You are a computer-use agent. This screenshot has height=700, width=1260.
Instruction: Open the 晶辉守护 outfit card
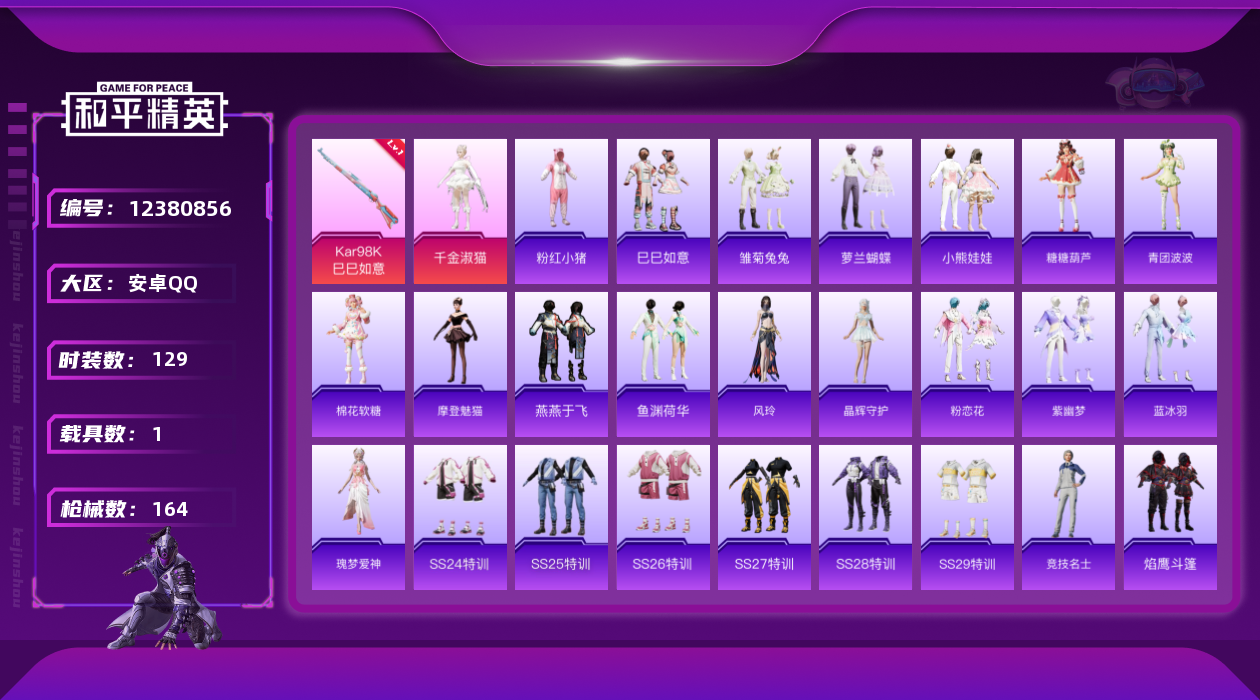coord(865,364)
